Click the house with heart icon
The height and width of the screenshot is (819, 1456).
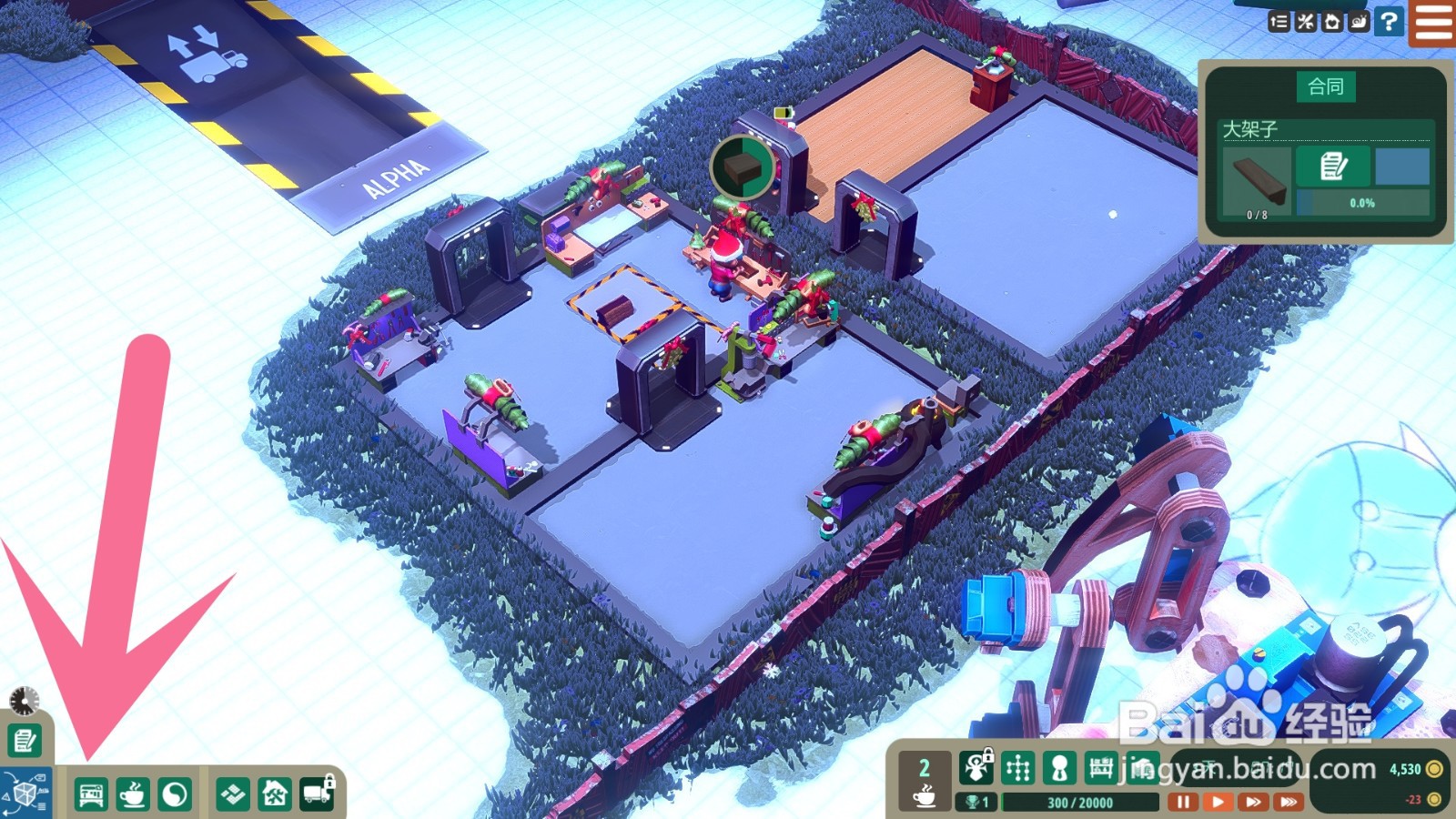tap(1332, 21)
